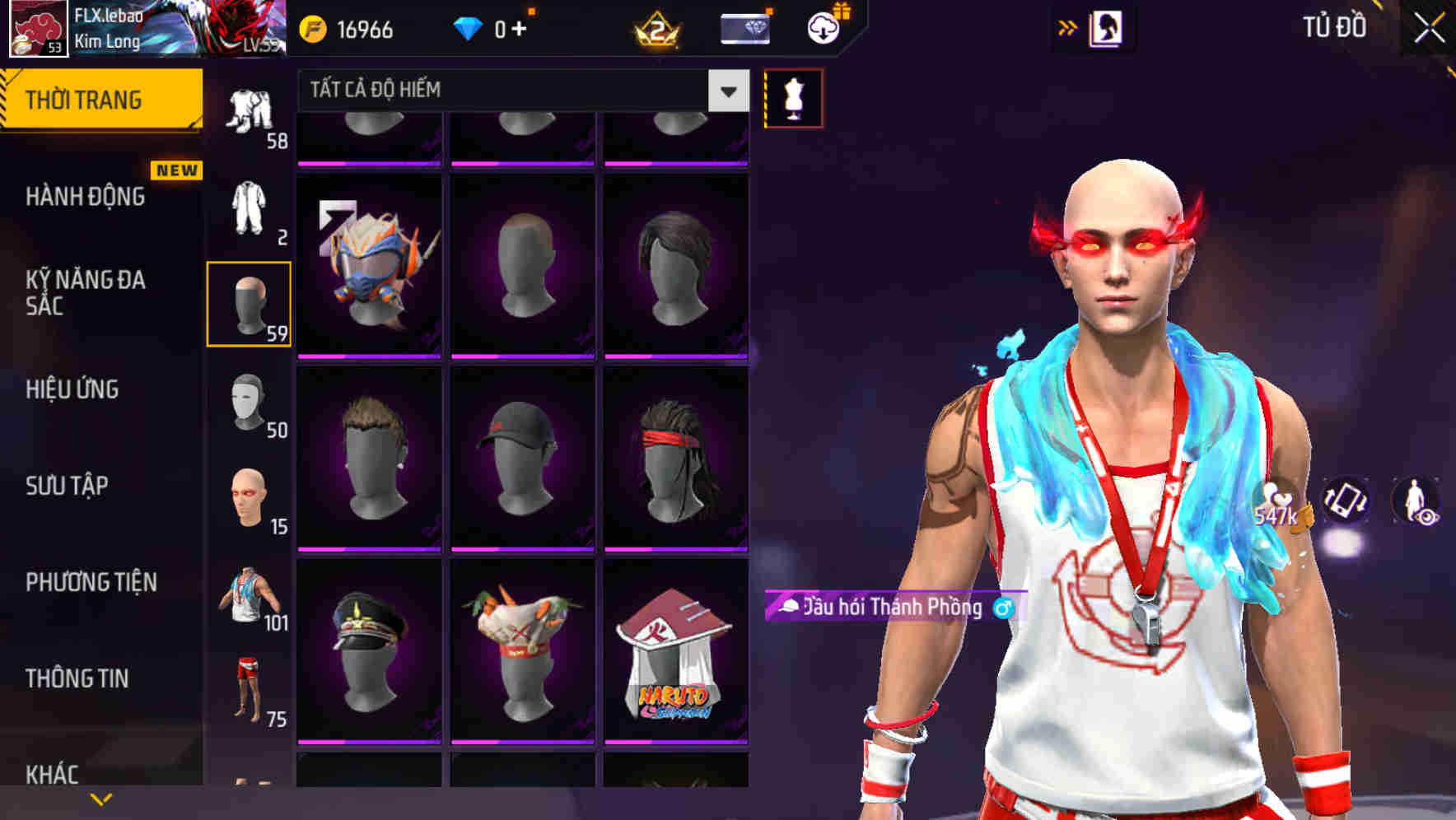
Task: Open the hat category with 59 items
Action: tap(249, 305)
